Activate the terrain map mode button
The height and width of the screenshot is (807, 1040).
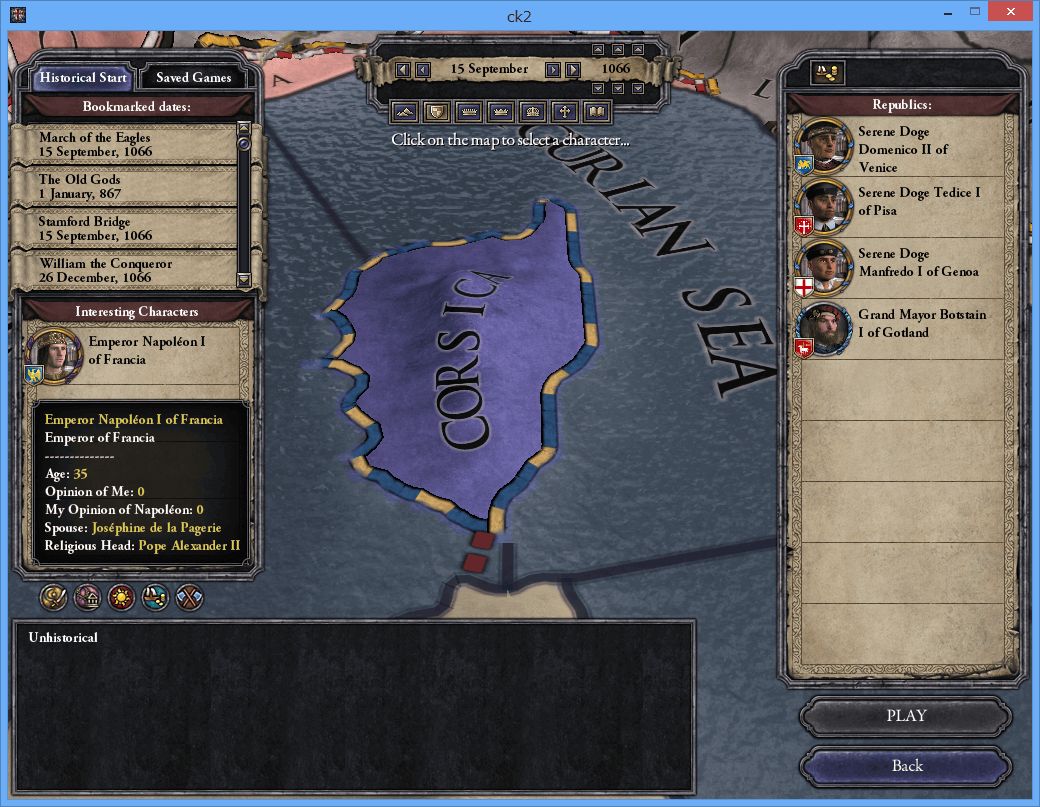pos(404,111)
